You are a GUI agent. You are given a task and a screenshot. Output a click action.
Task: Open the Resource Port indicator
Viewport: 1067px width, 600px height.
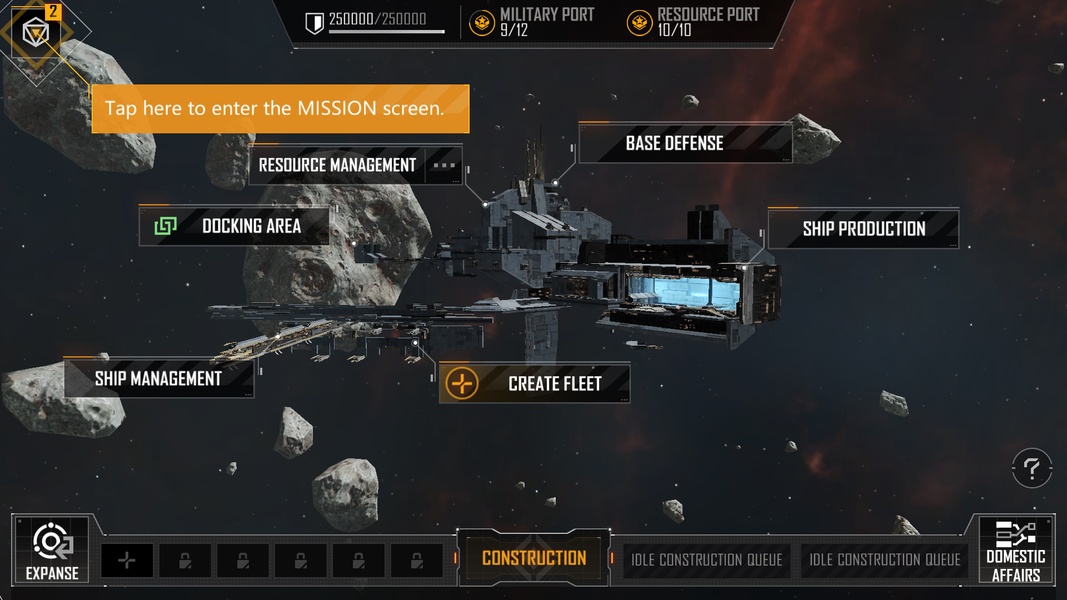[693, 21]
